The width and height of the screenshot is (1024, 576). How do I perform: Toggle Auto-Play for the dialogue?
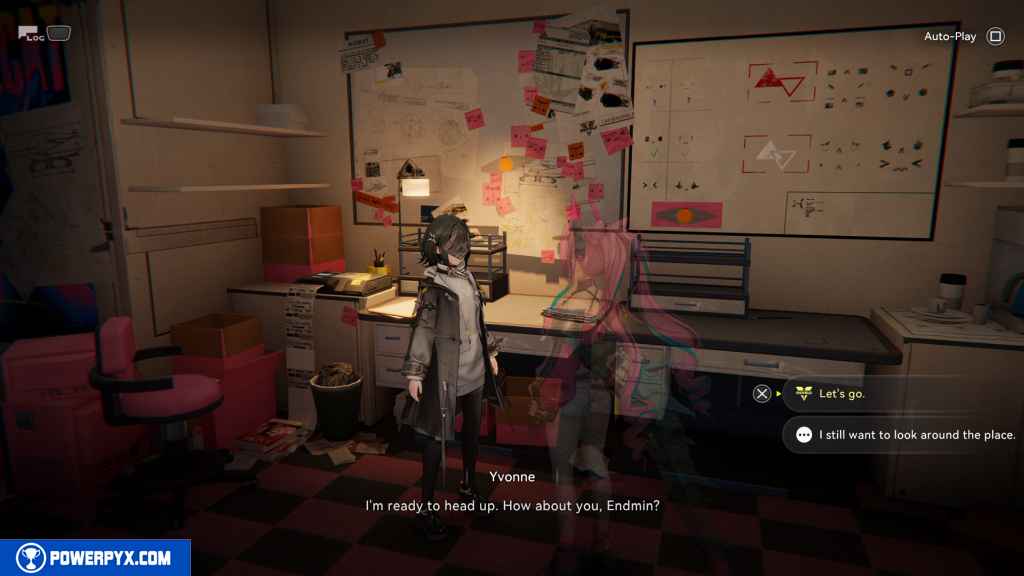[962, 37]
